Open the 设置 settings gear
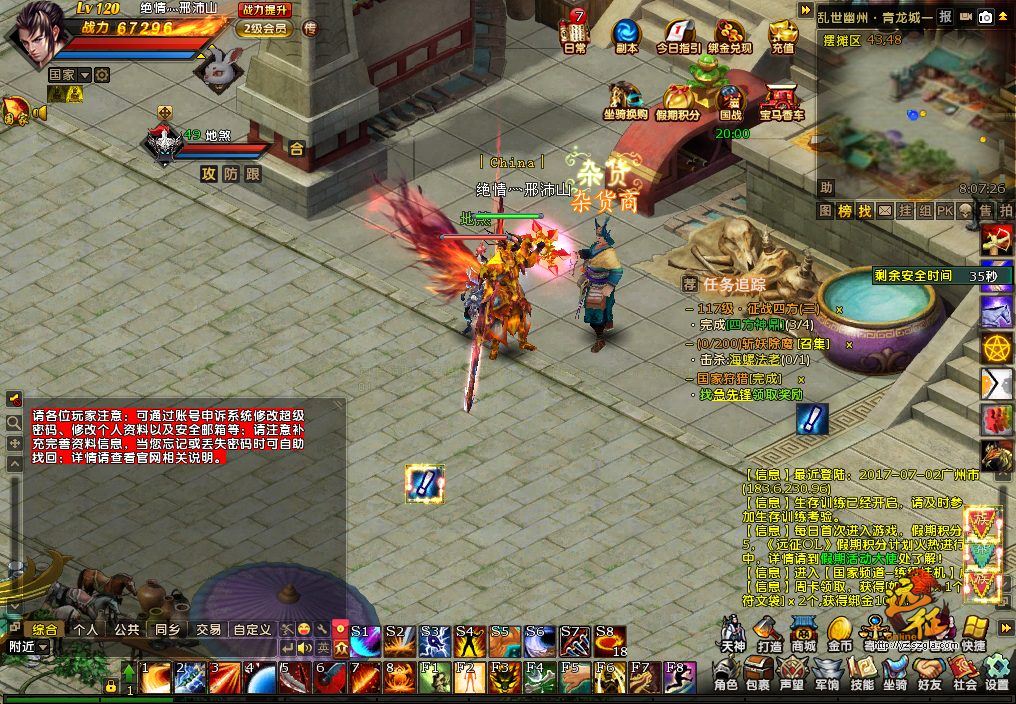 click(997, 672)
